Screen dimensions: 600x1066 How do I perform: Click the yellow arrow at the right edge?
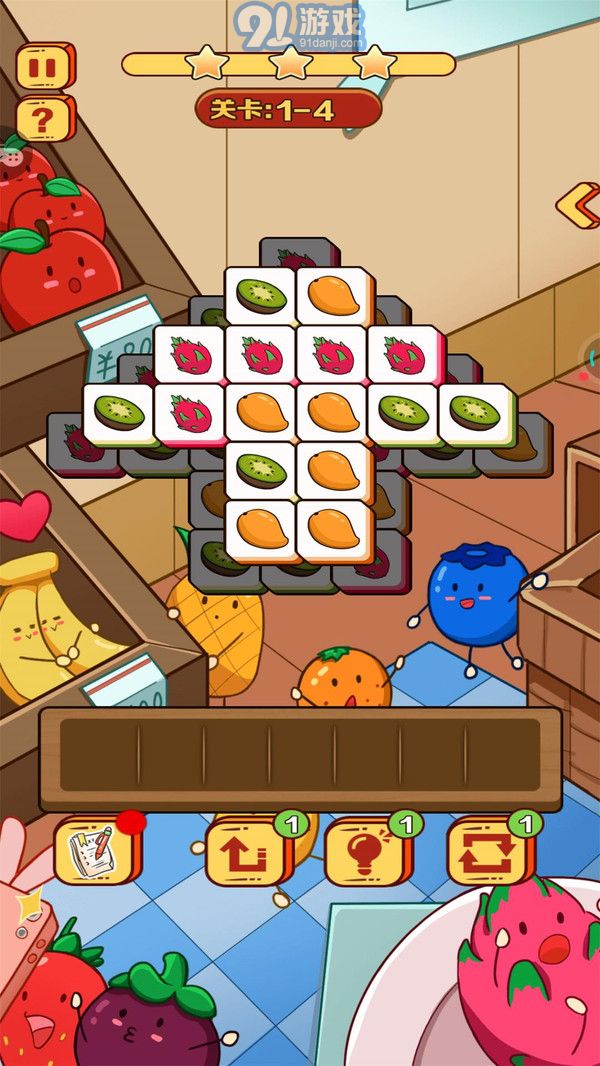578,205
